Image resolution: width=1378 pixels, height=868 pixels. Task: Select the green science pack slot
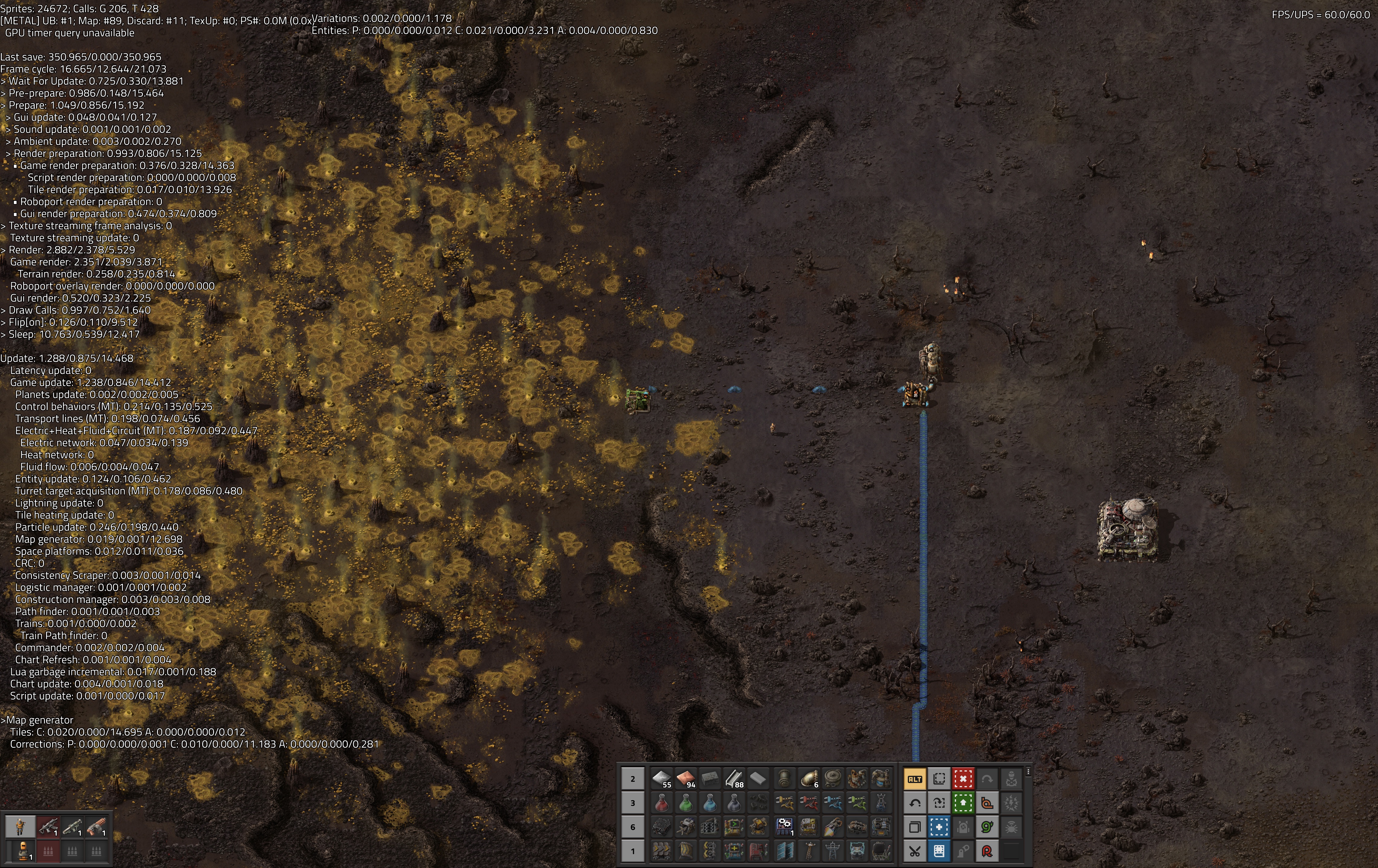pyautogui.click(x=686, y=803)
